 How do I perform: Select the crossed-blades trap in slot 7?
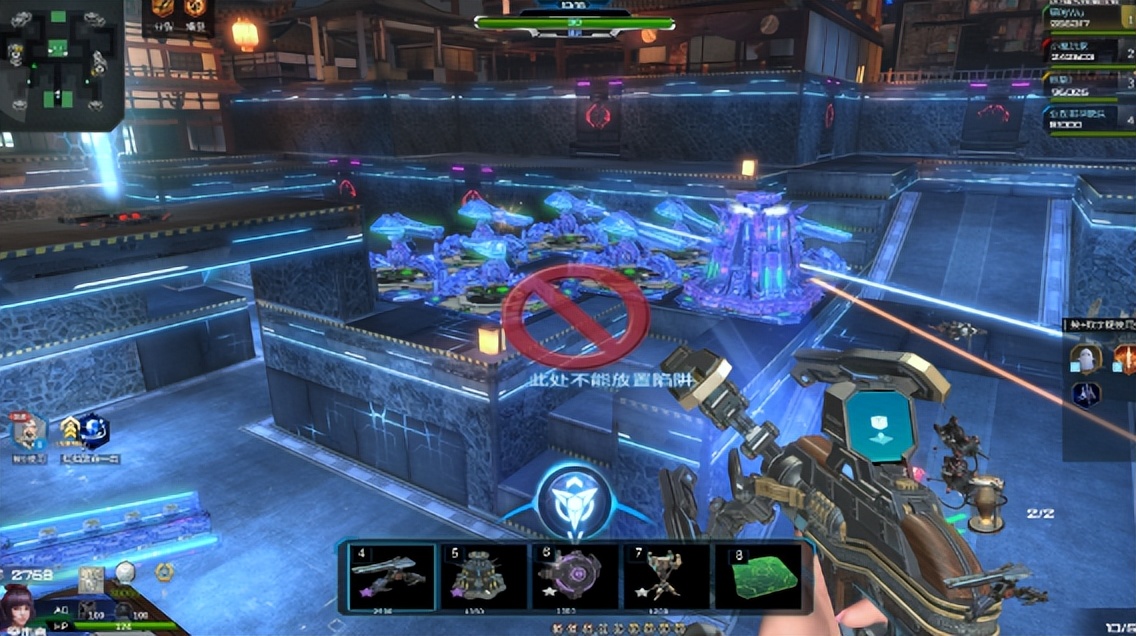point(666,577)
